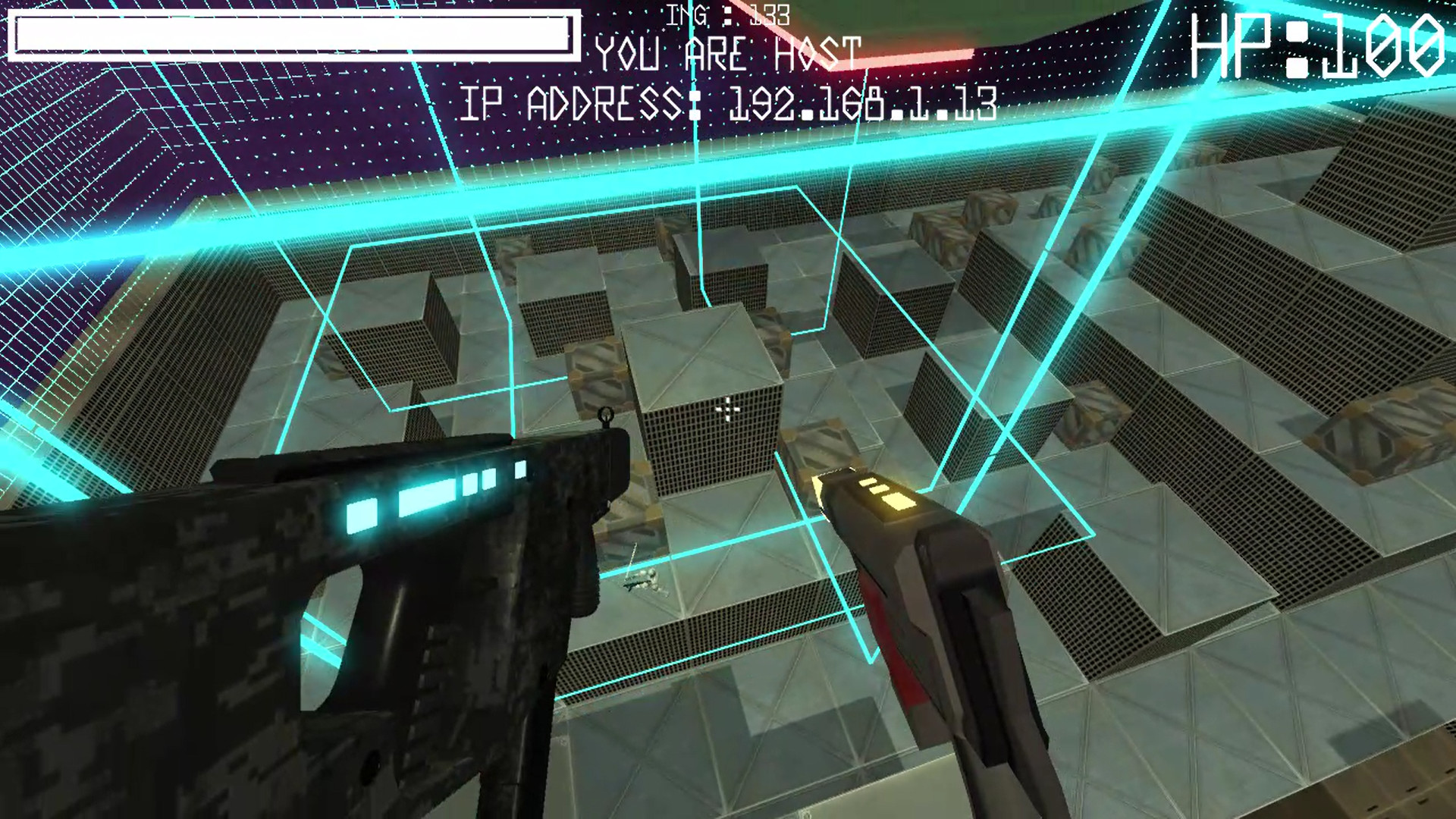
Task: Click the ING : 133 label at top
Action: 724,13
